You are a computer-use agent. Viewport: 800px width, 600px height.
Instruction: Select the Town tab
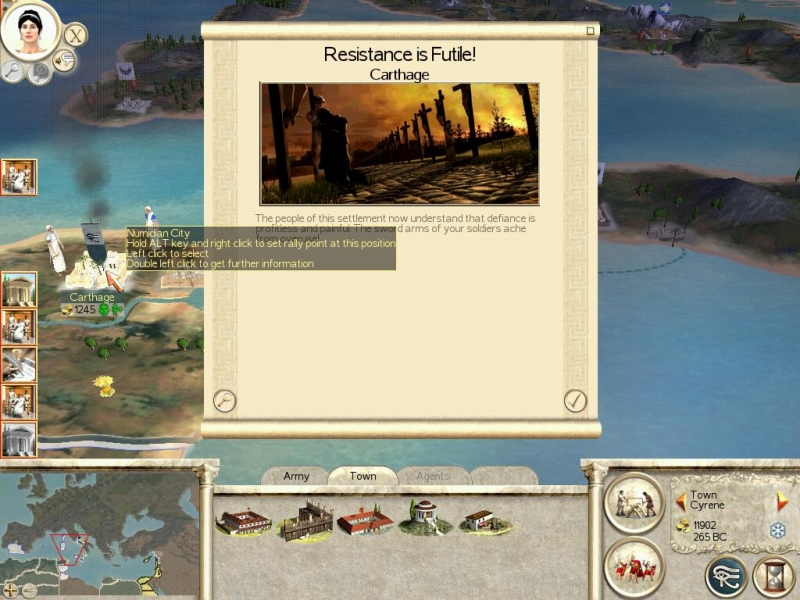[x=362, y=476]
